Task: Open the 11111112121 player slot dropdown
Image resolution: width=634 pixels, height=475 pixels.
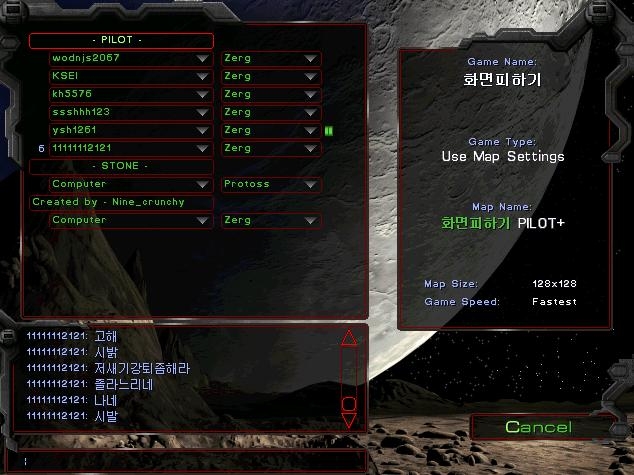Action: (203, 149)
